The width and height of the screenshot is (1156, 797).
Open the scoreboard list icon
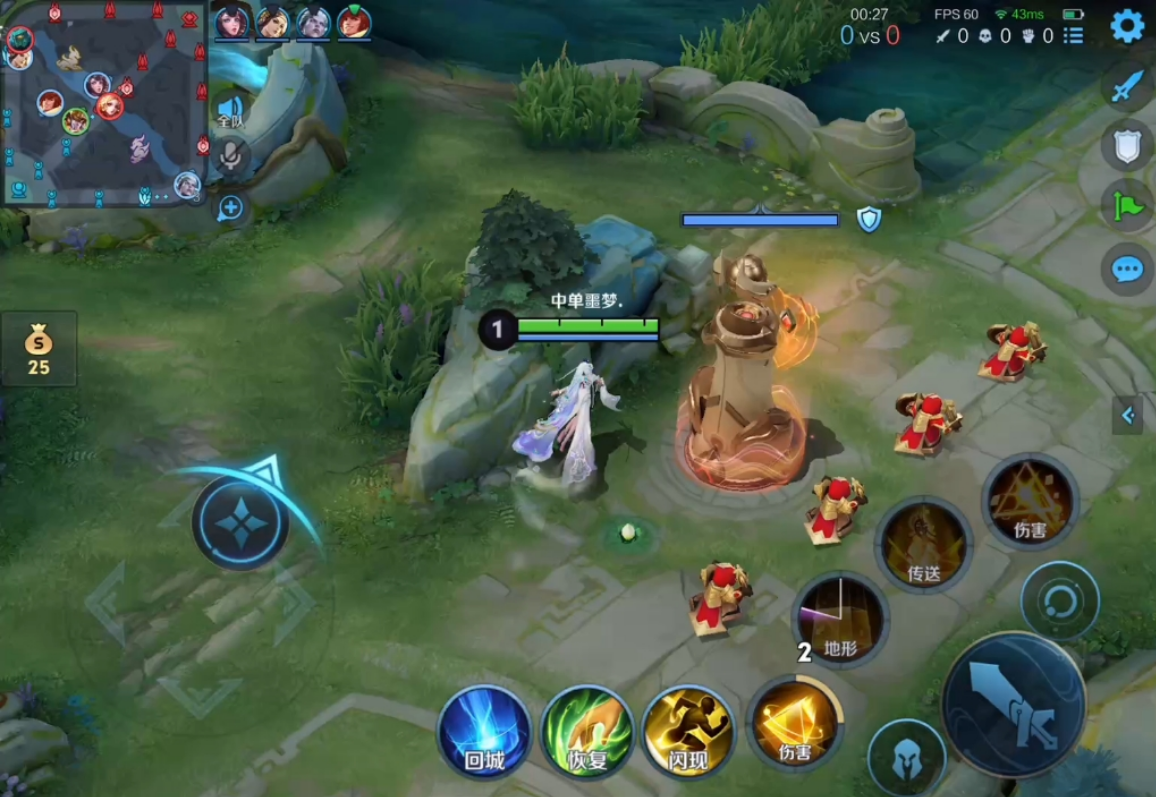(1073, 36)
